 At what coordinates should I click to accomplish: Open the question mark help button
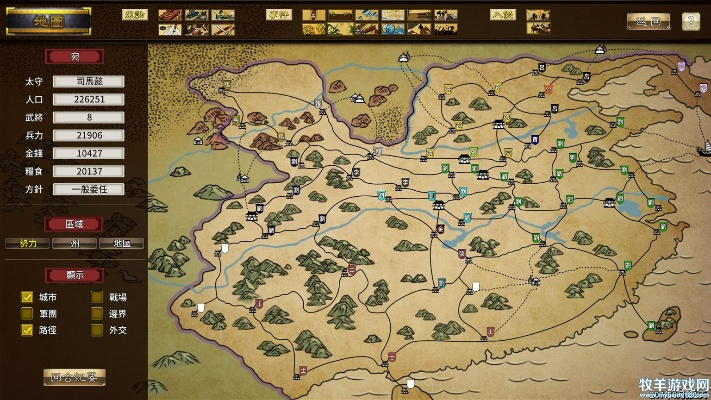tap(691, 20)
